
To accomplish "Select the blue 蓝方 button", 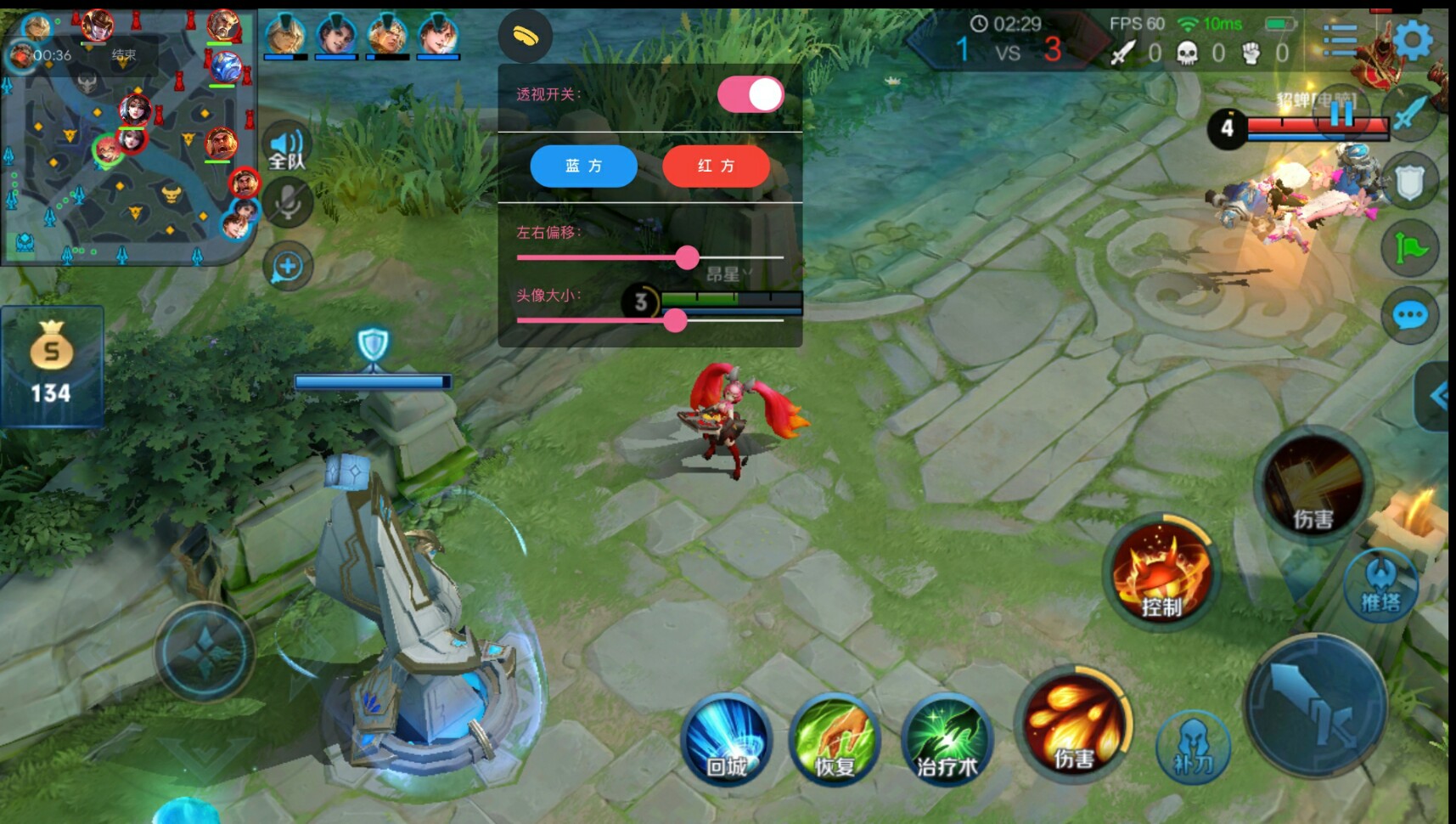I will [x=583, y=166].
